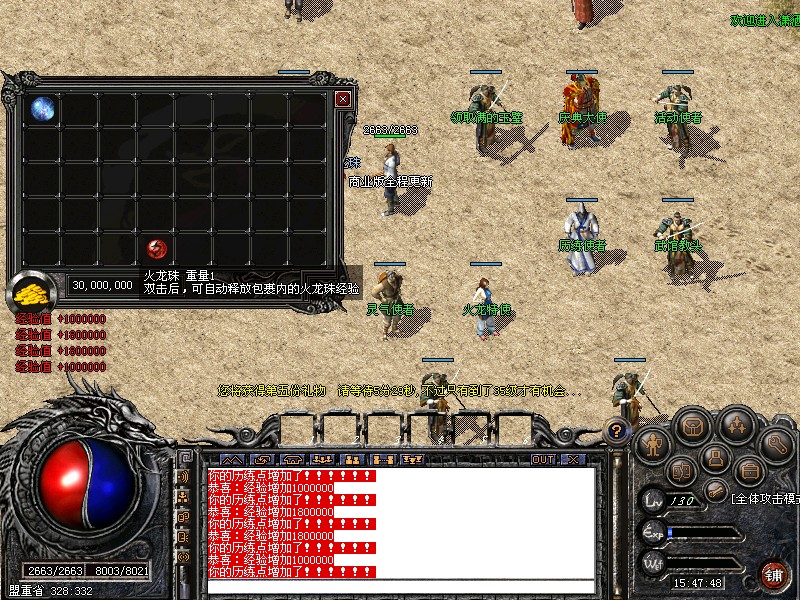Click the mountain-peak chat toolbar button
Viewport: 800px width, 600px height.
pos(231,460)
